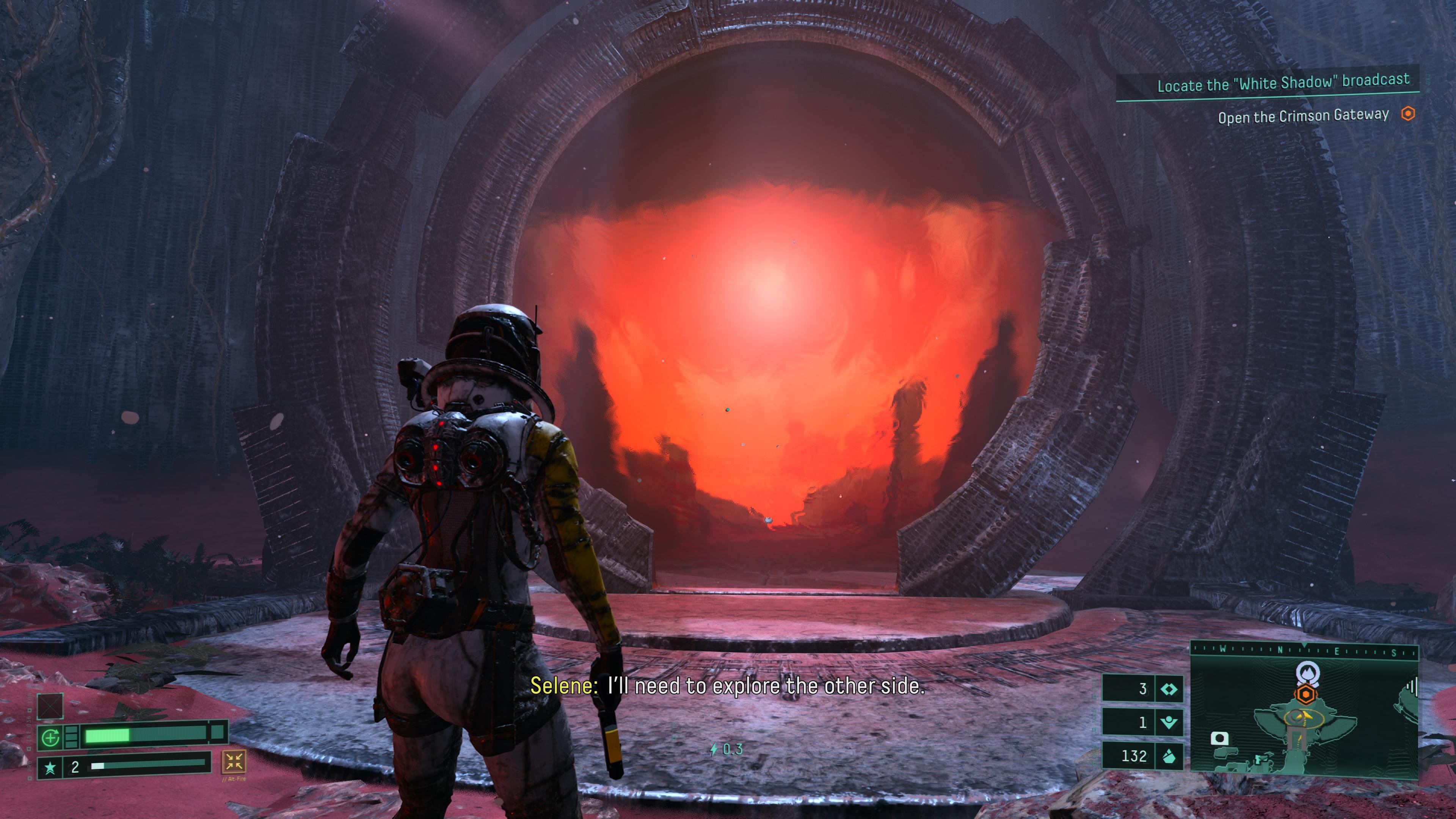Select the star proficiency level icon
Viewport: 1456px width, 819px height.
50,767
